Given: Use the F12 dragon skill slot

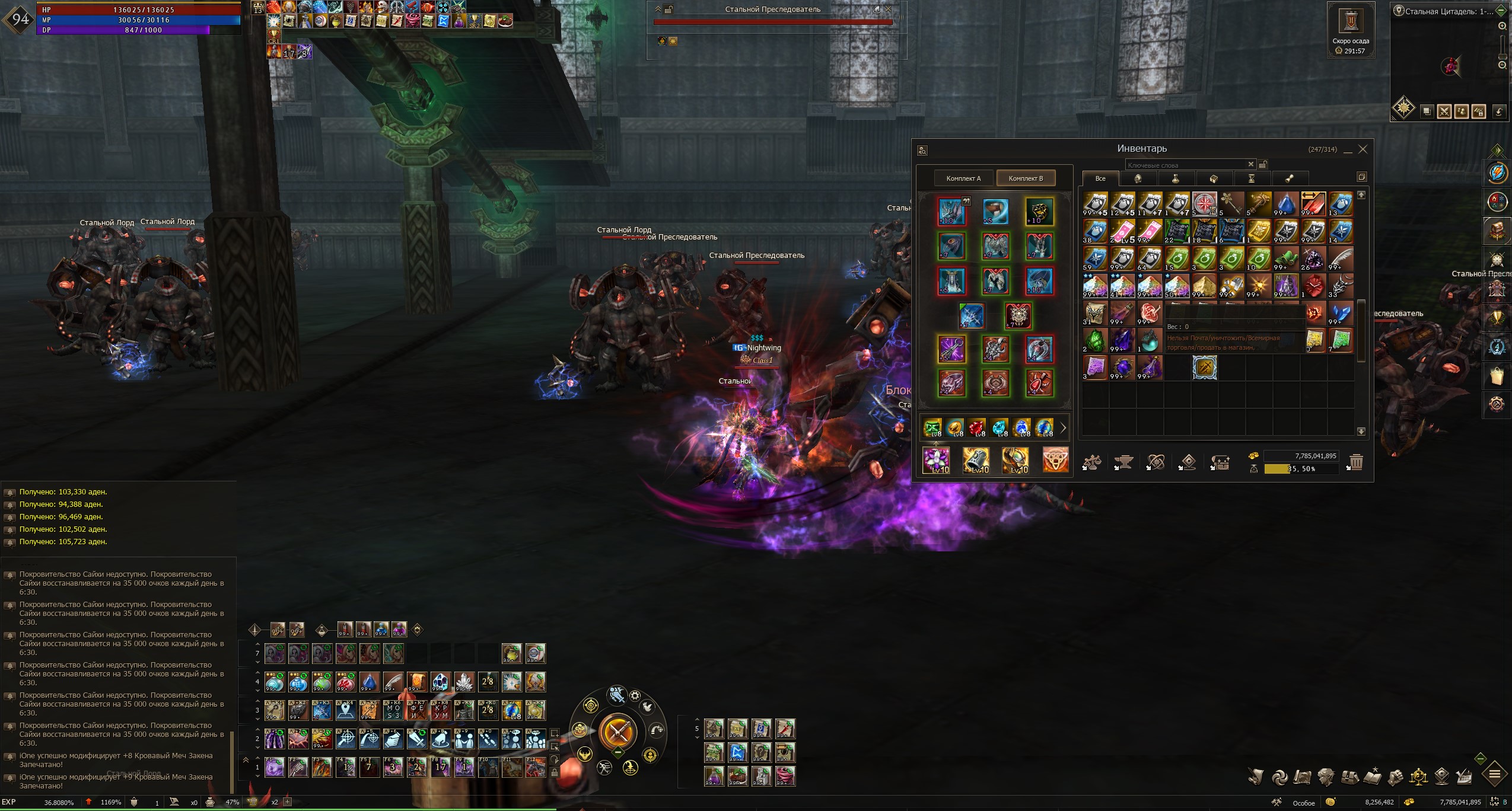Looking at the screenshot, I should coord(535,767).
